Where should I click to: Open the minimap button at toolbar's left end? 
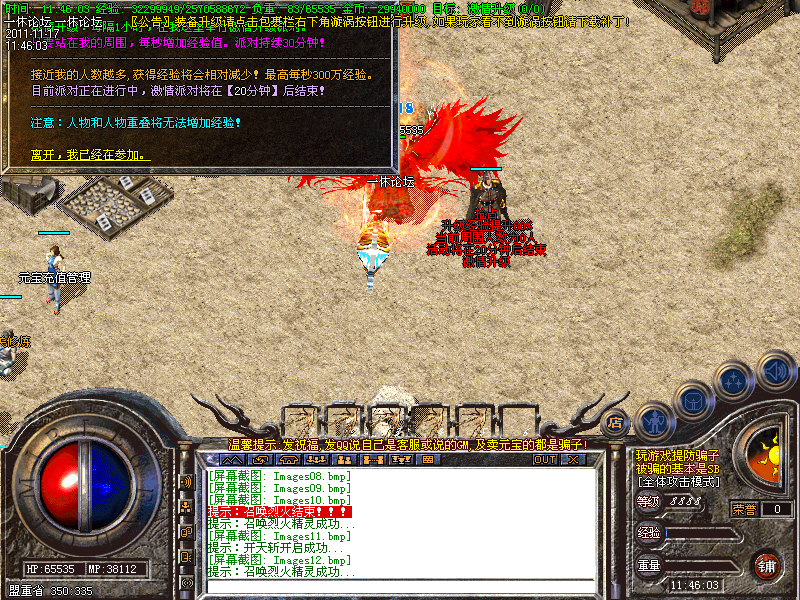click(x=231, y=460)
